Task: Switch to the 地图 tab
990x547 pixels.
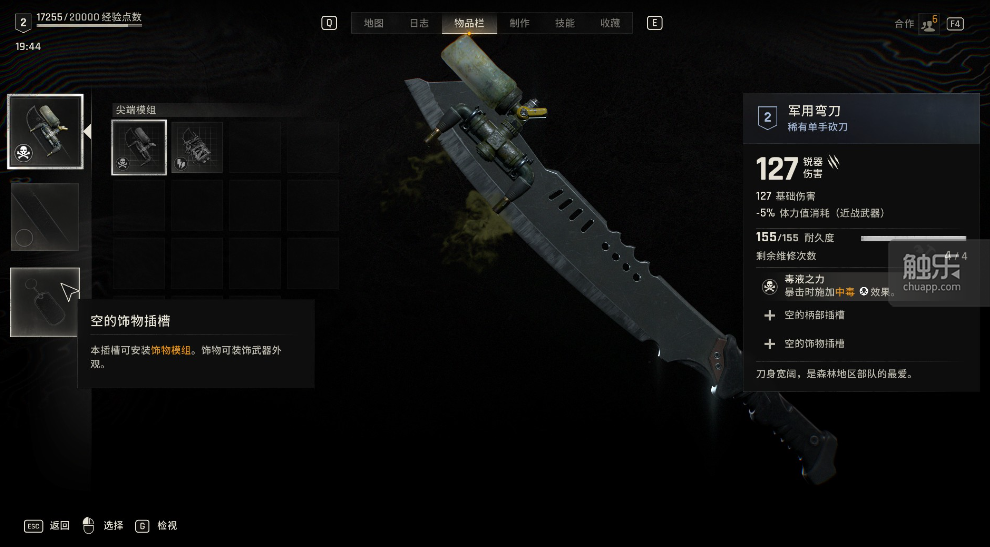Action: (373, 23)
